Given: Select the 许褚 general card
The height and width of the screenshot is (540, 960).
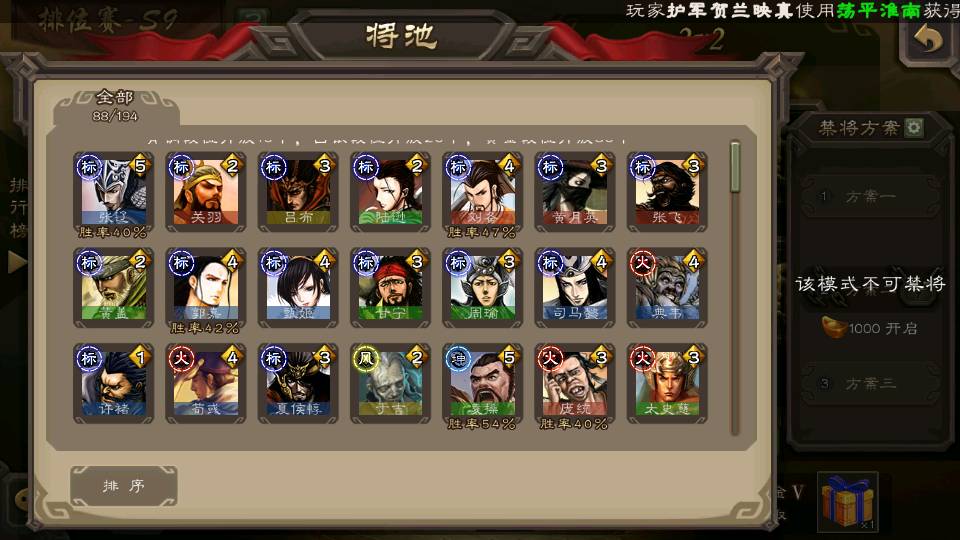Looking at the screenshot, I should (x=114, y=382).
